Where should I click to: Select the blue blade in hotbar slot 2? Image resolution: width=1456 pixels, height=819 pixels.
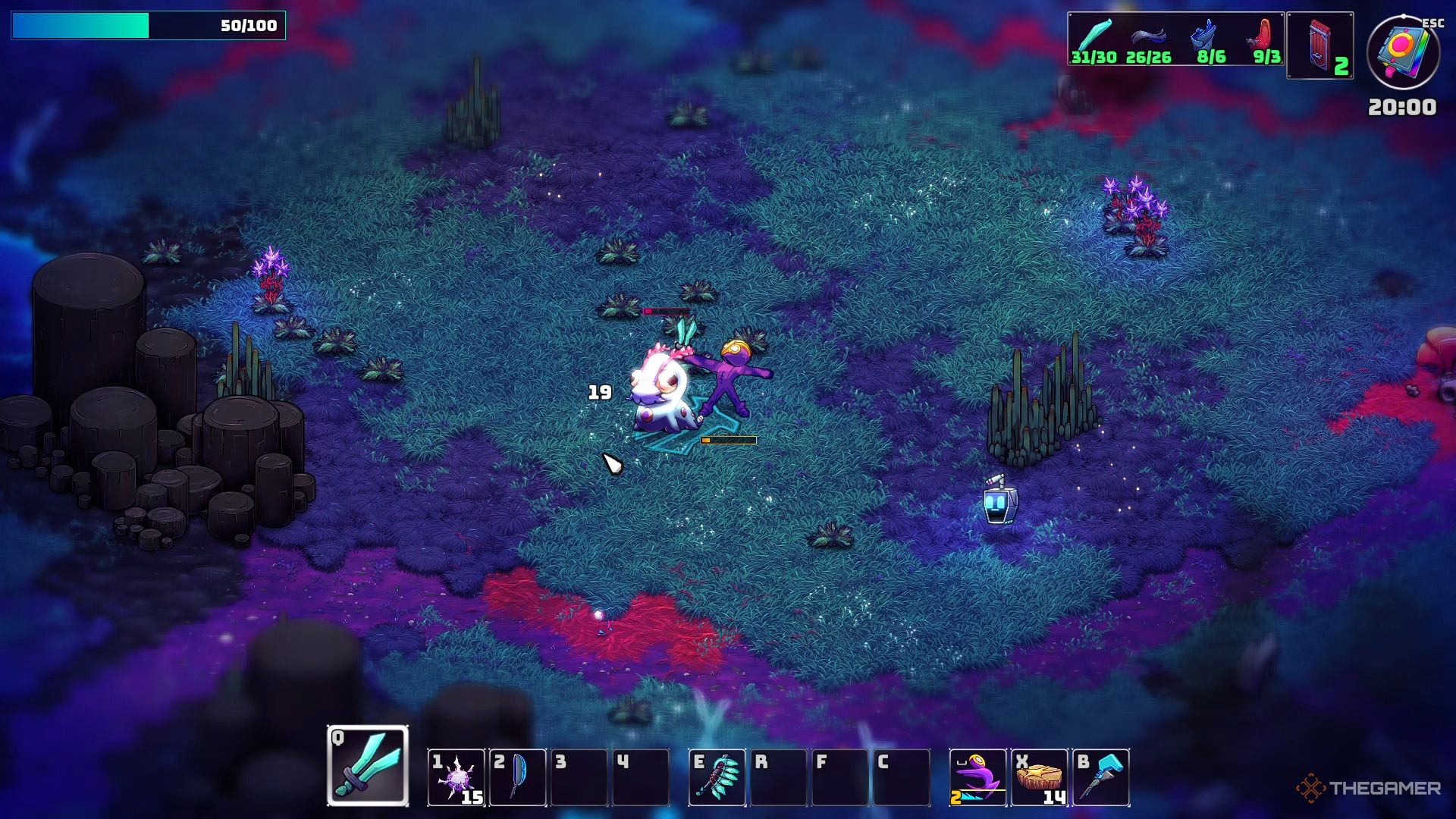[517, 778]
